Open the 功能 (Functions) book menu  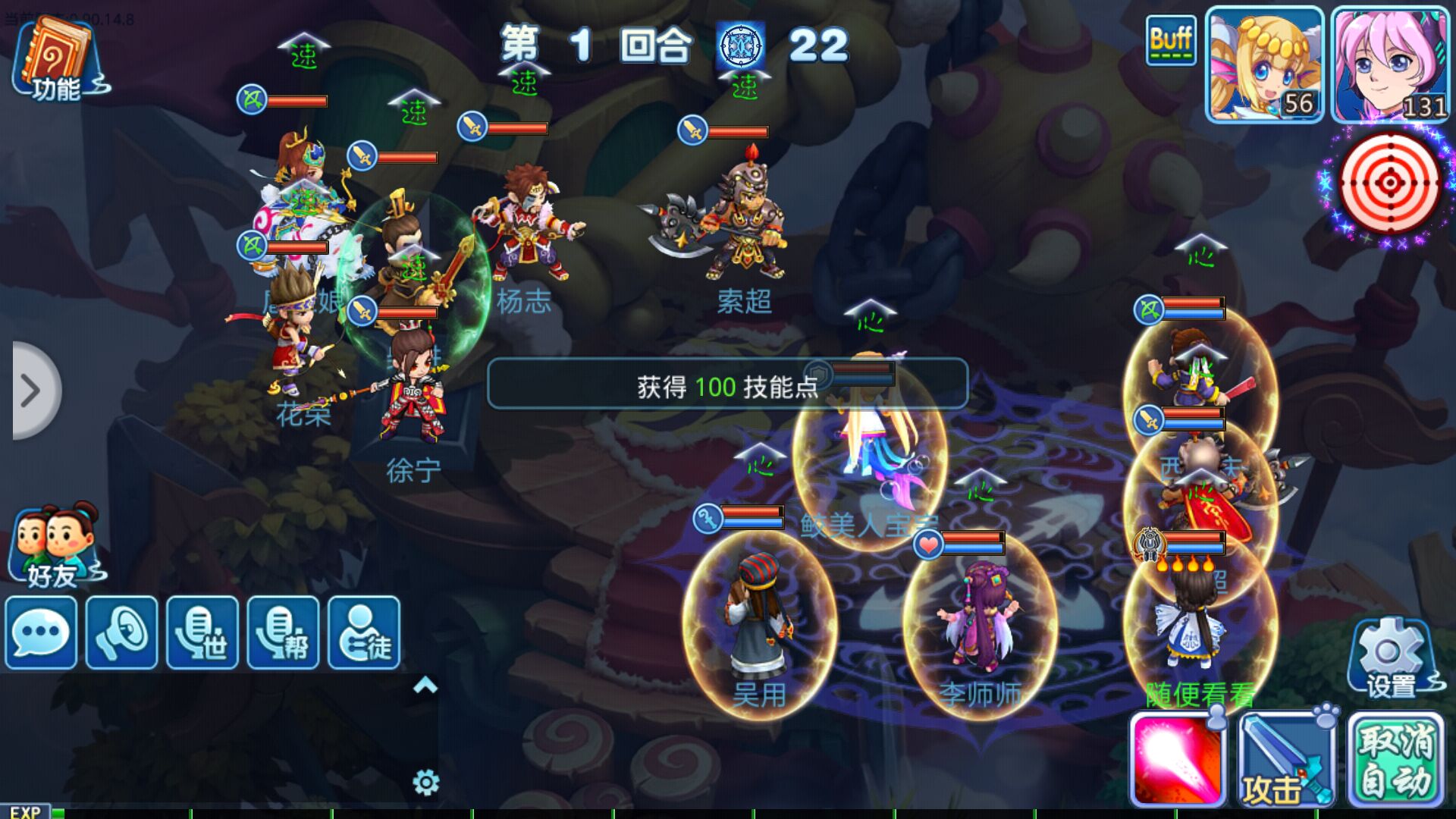(57, 57)
